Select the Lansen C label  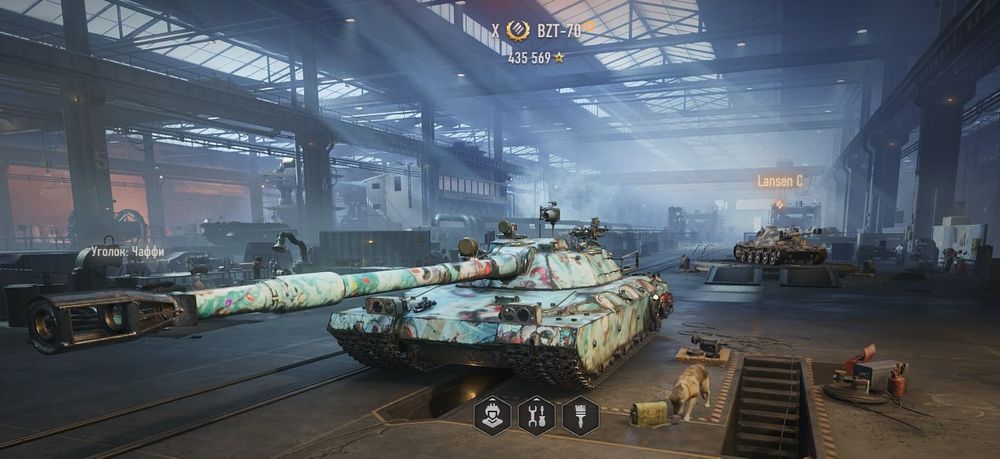coord(780,181)
